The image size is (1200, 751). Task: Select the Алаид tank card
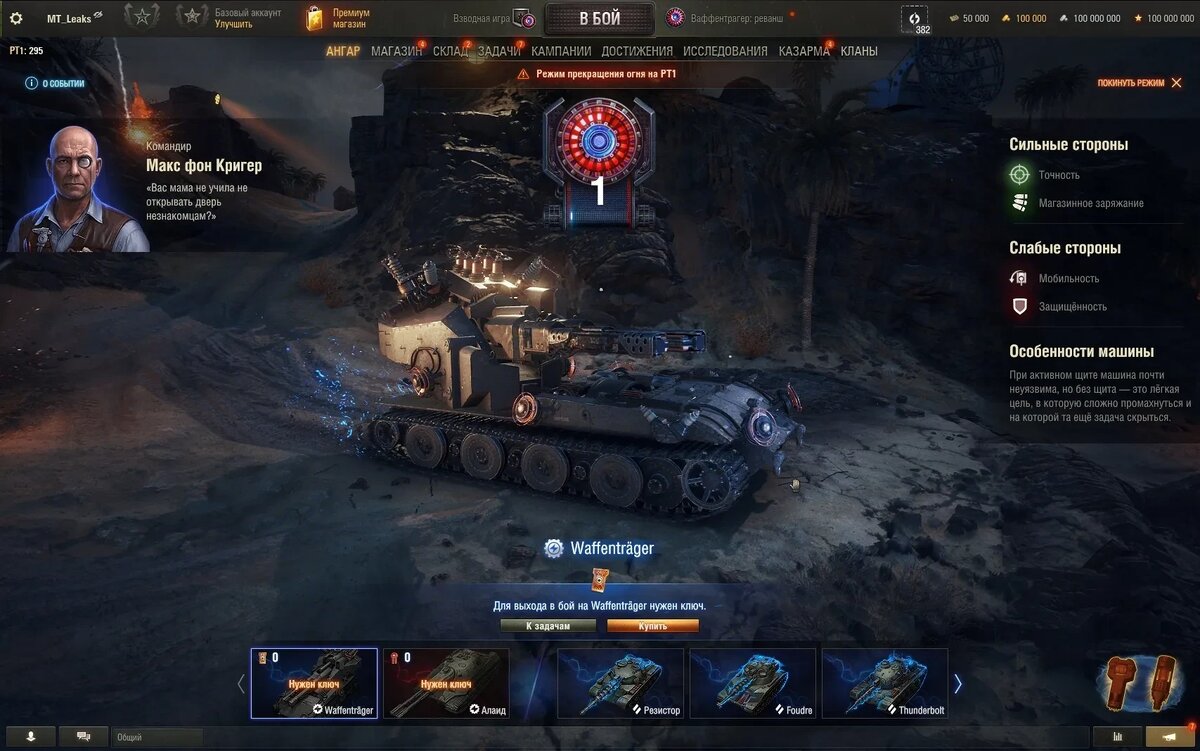(446, 683)
